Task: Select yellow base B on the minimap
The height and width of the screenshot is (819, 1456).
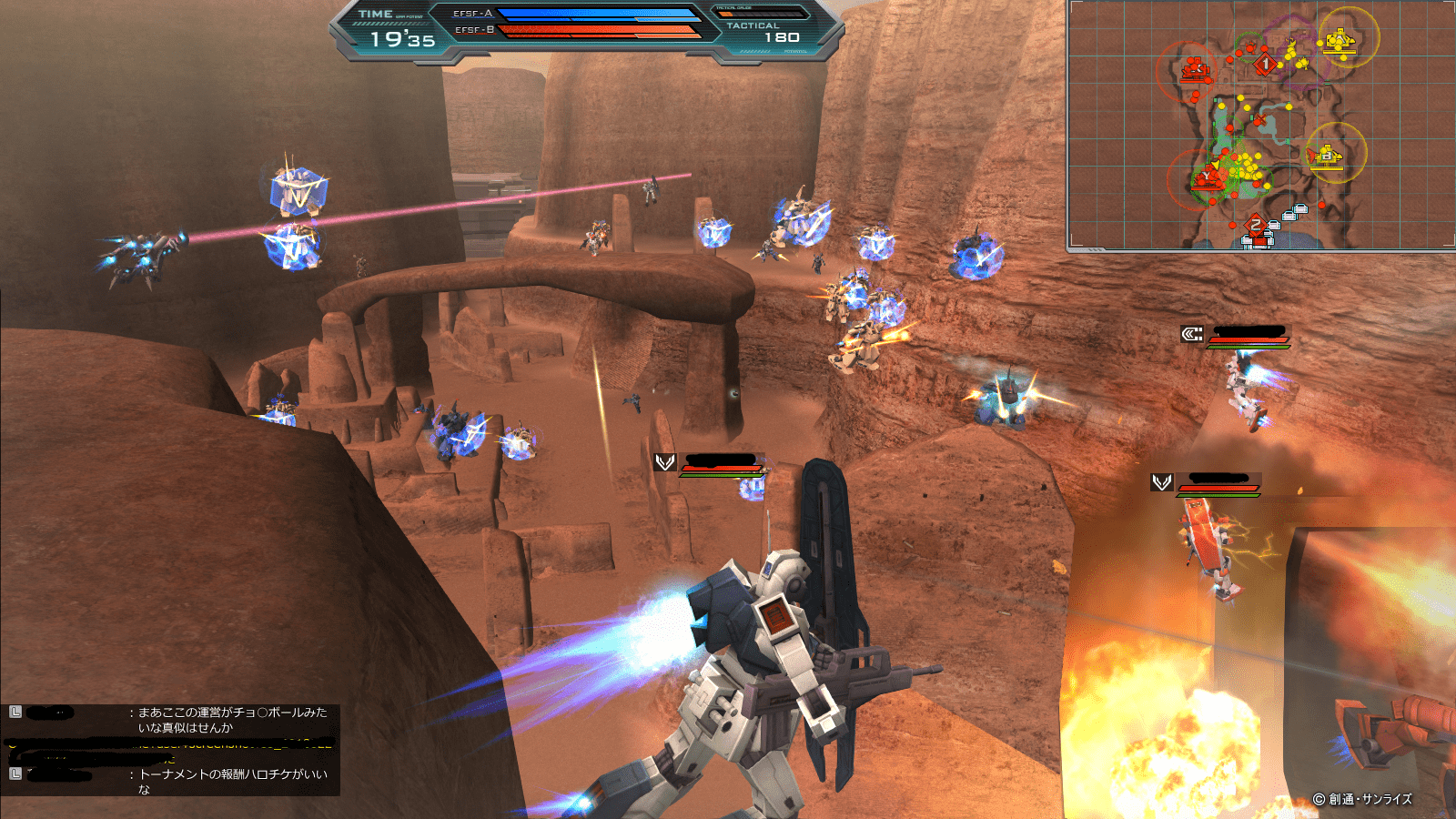Action: click(x=1327, y=156)
